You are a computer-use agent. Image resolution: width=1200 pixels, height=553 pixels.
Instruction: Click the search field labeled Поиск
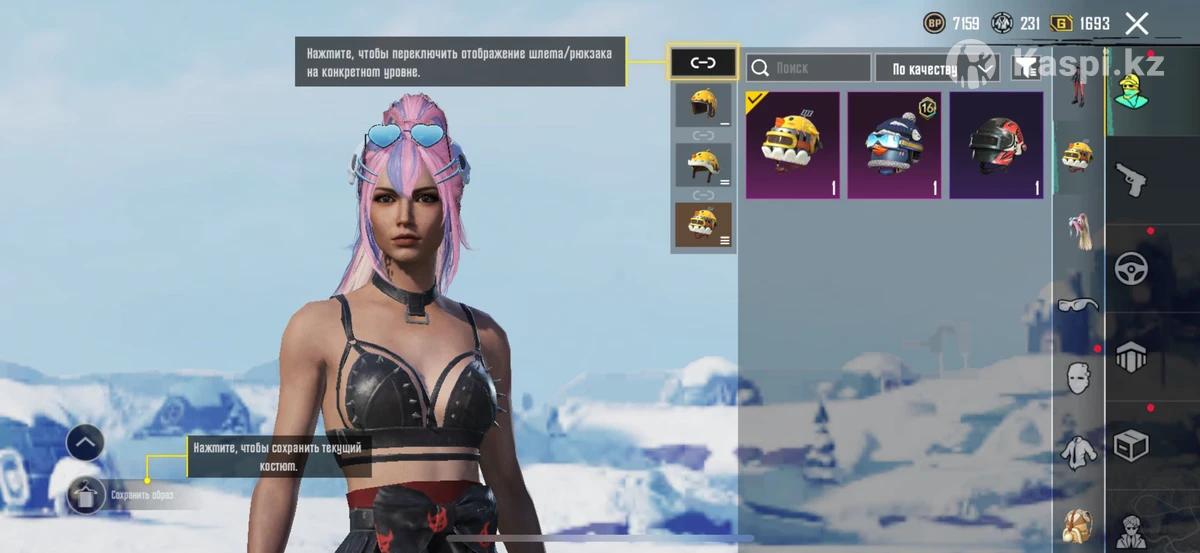[x=808, y=68]
